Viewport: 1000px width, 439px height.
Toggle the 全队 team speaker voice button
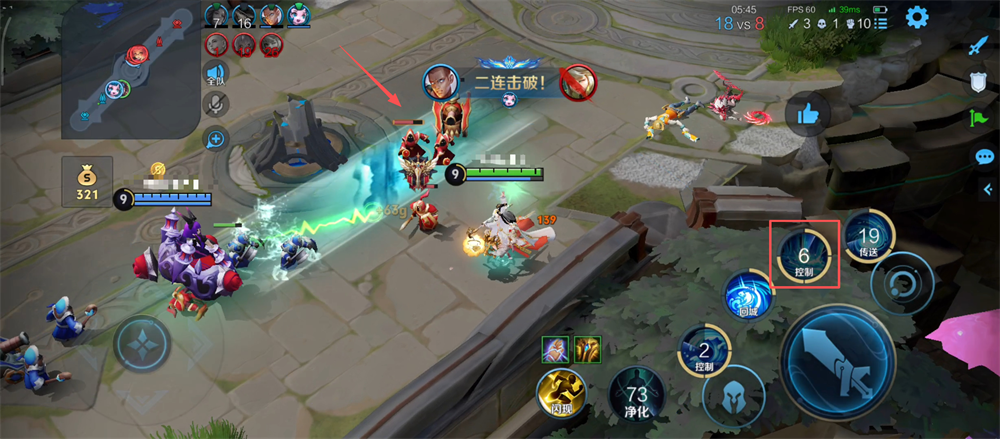(x=215, y=73)
